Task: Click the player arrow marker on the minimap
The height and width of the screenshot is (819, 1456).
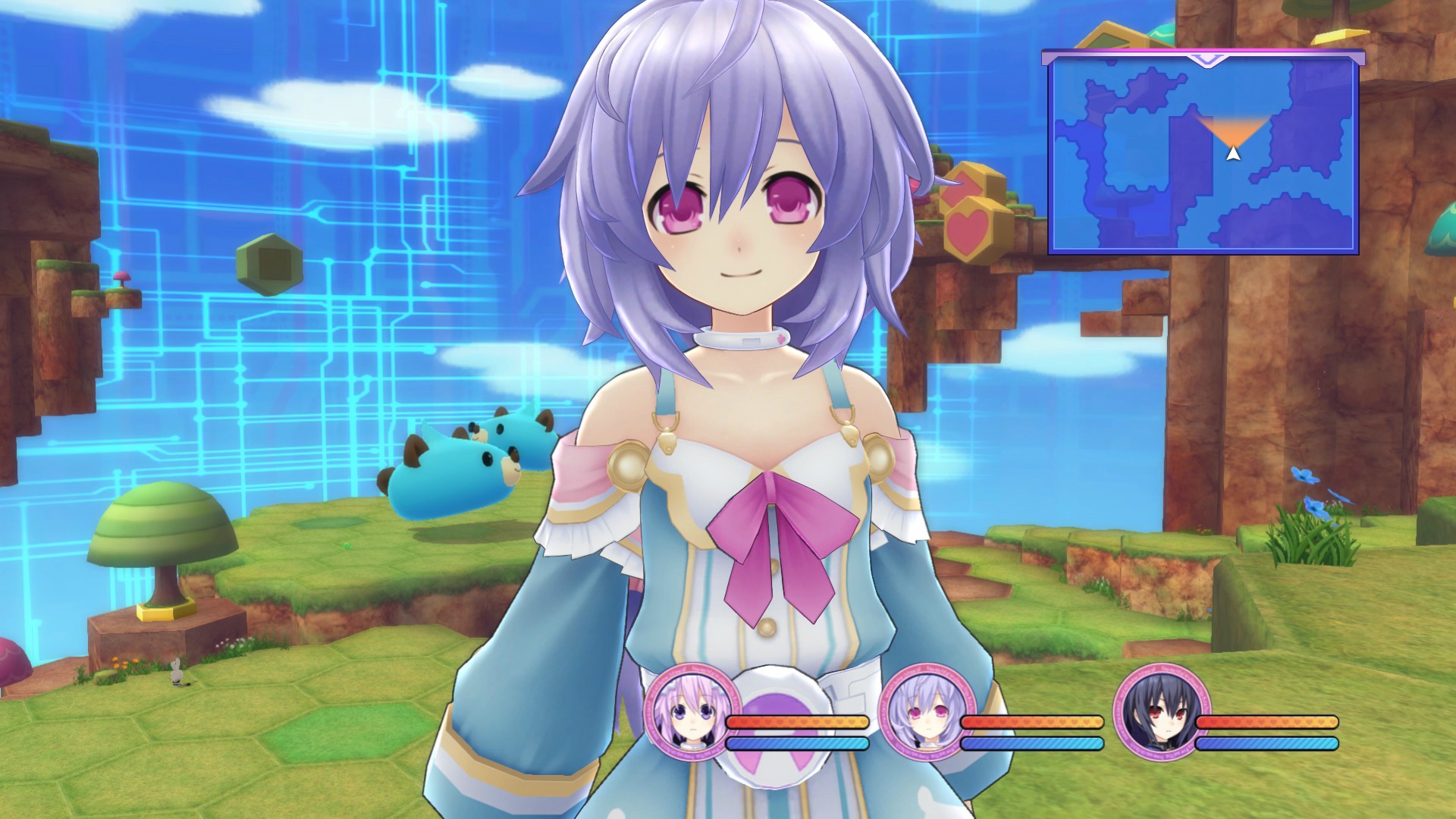Action: click(x=1234, y=153)
